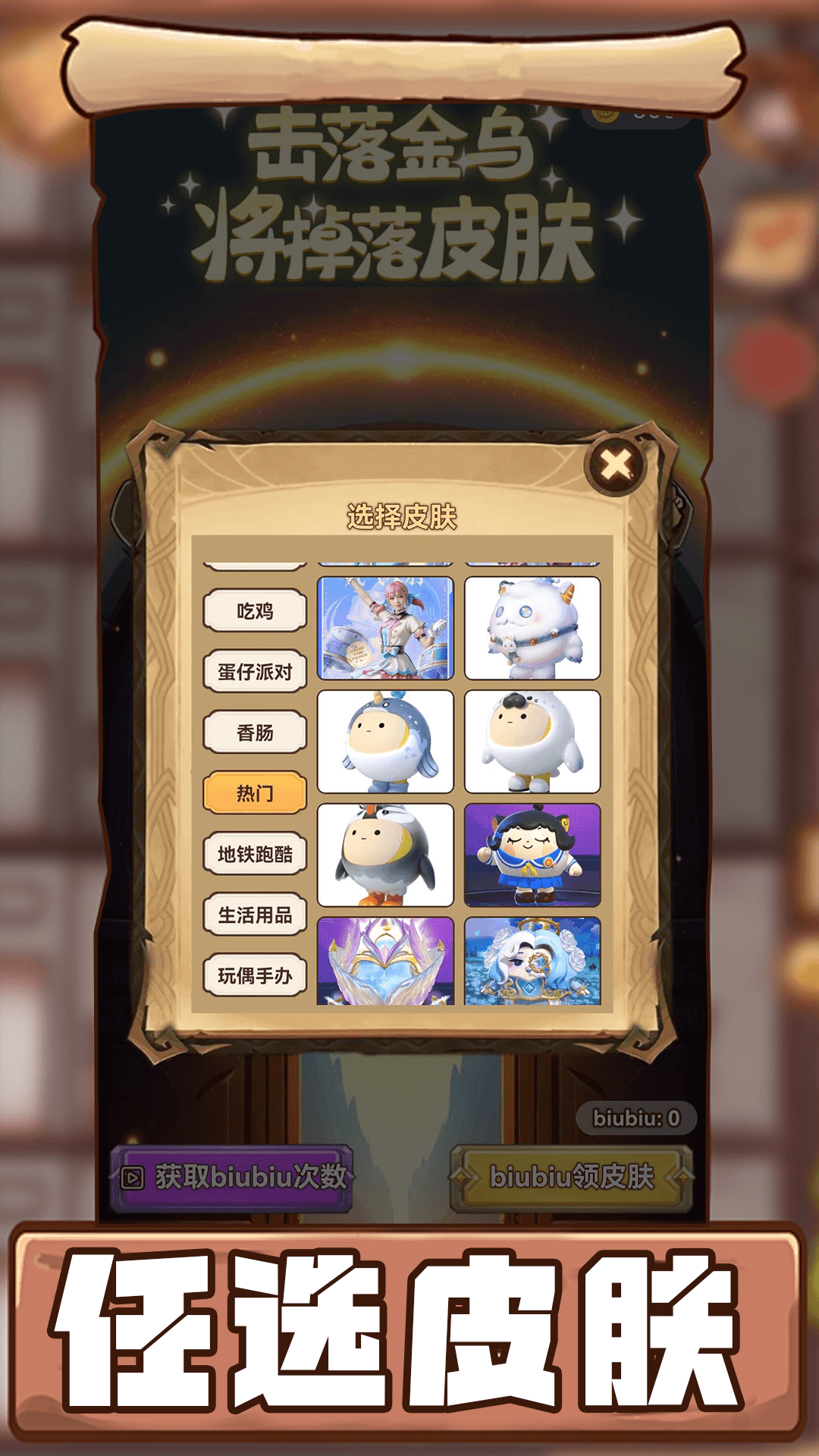Select the pink-haired girl skin
The image size is (819, 1456).
[x=385, y=628]
